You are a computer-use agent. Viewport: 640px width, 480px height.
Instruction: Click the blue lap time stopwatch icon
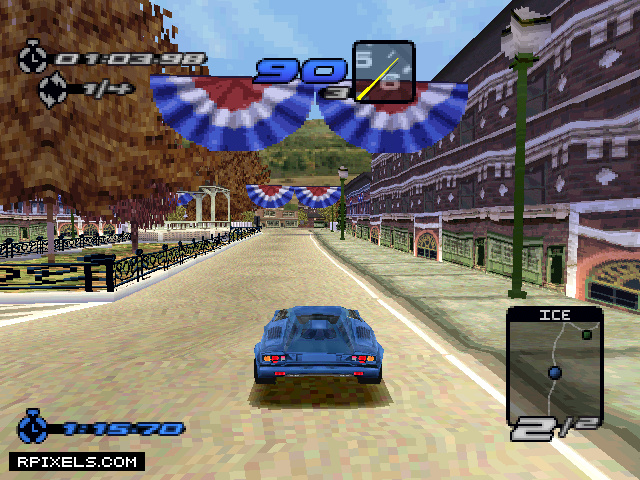click(34, 427)
